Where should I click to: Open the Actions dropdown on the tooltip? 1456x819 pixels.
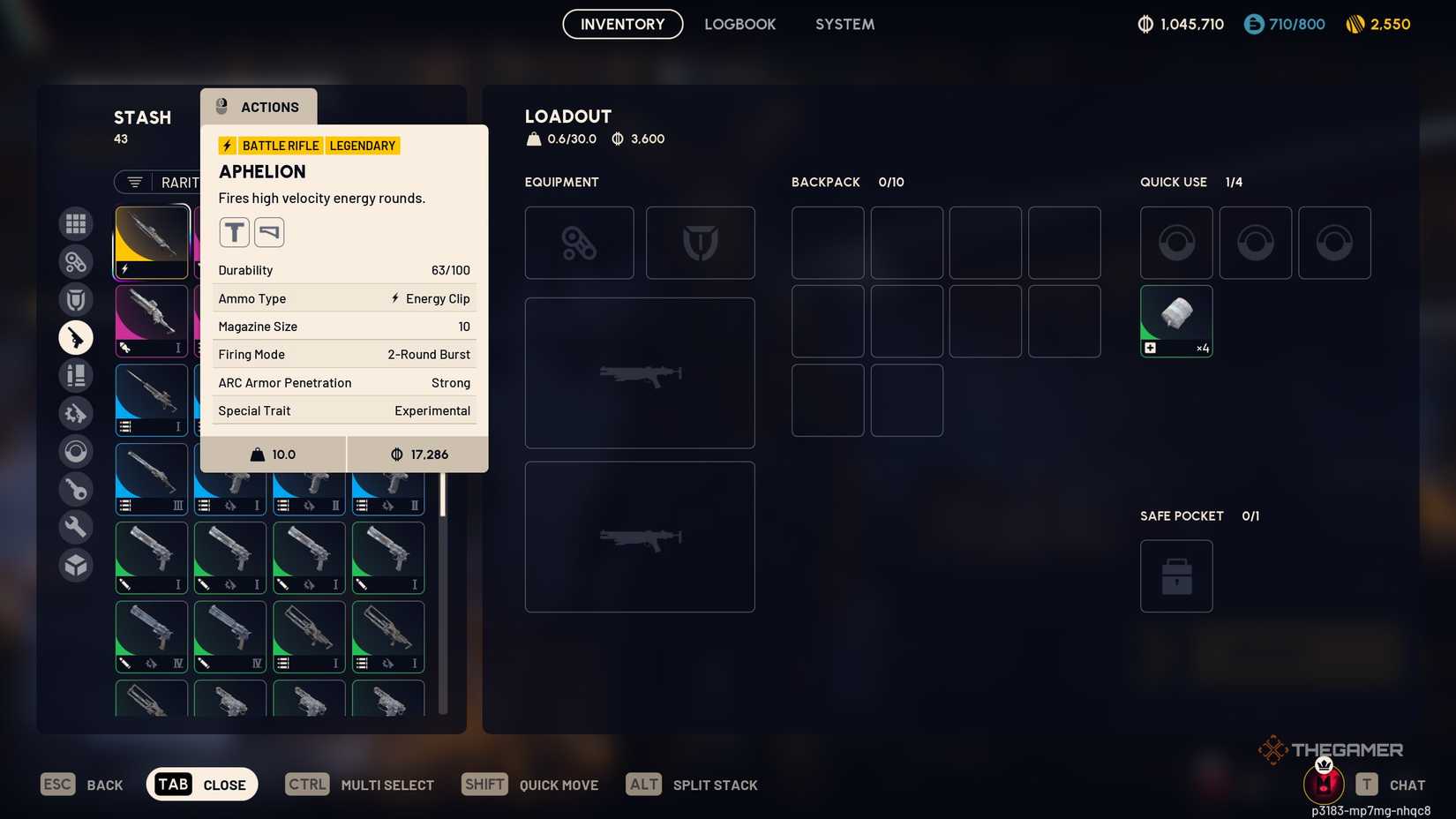pyautogui.click(x=259, y=107)
